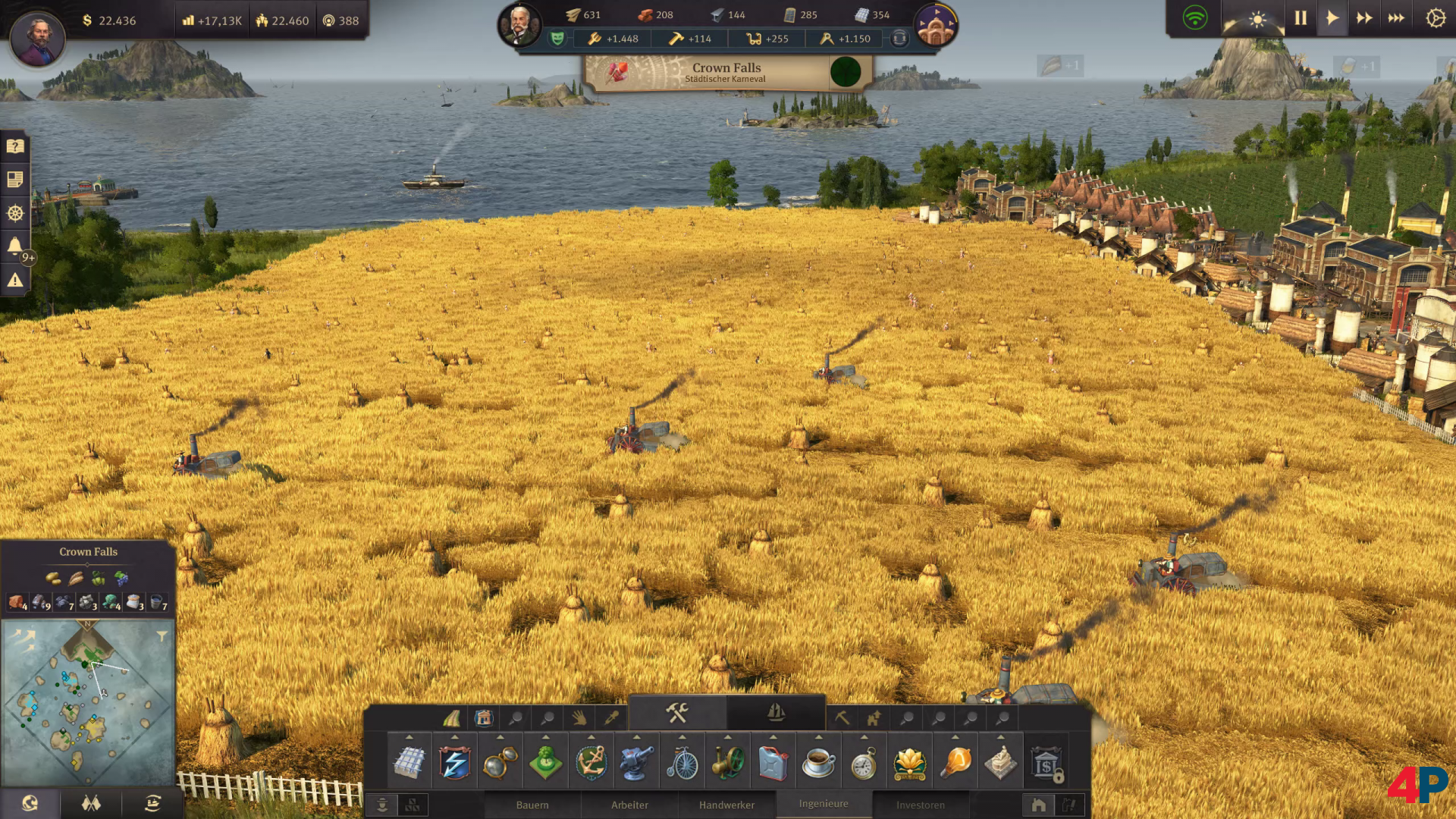The width and height of the screenshot is (1456, 819).
Task: Pause the game speed
Action: (x=1301, y=18)
